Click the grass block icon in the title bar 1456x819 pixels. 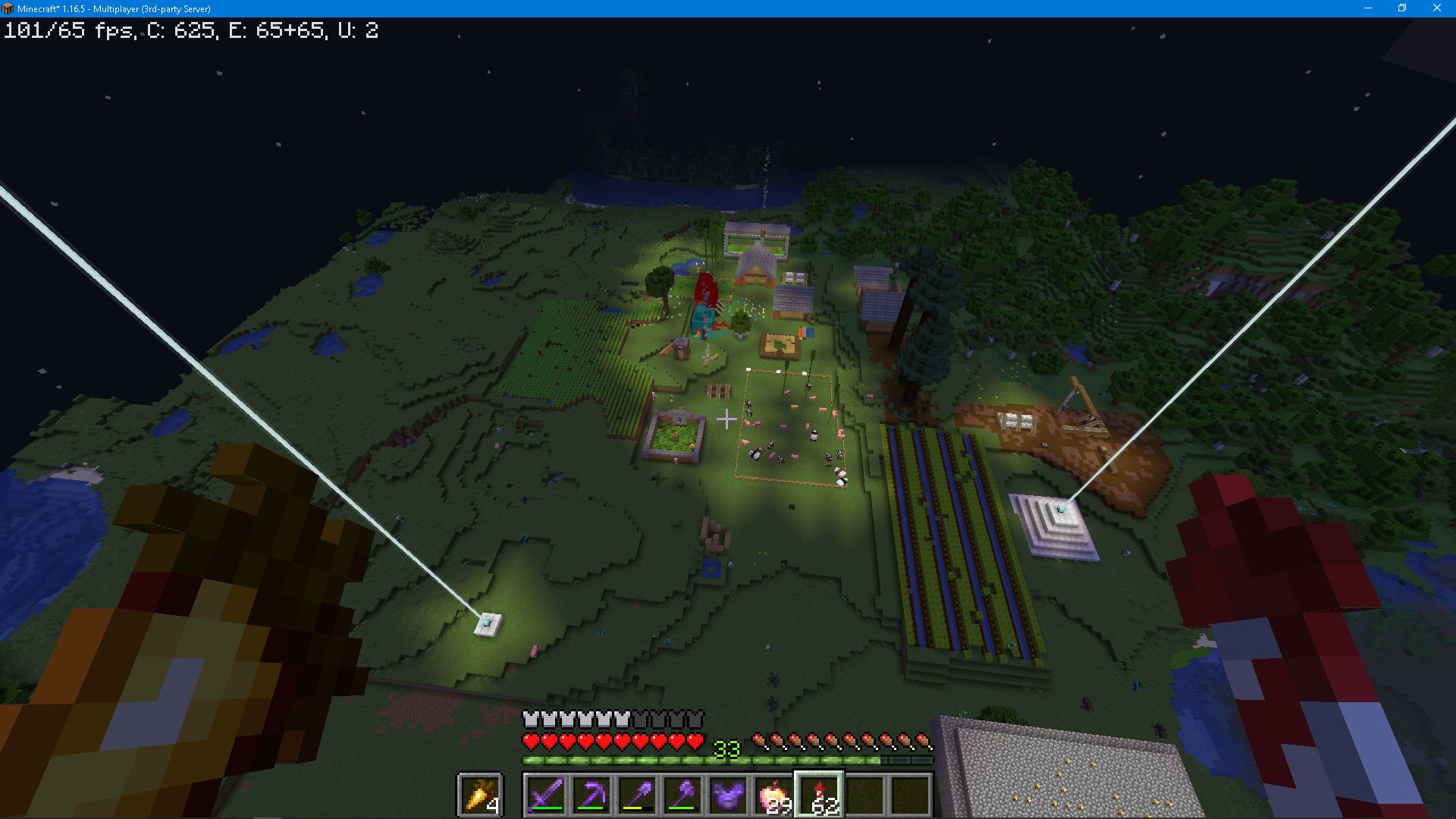tap(7, 9)
